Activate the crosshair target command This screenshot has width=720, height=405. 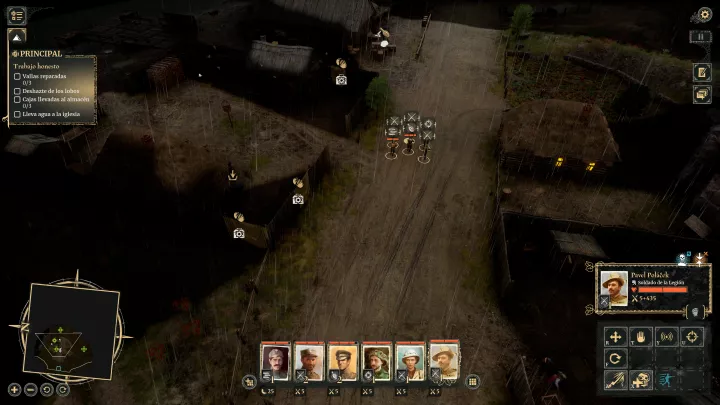coord(690,337)
